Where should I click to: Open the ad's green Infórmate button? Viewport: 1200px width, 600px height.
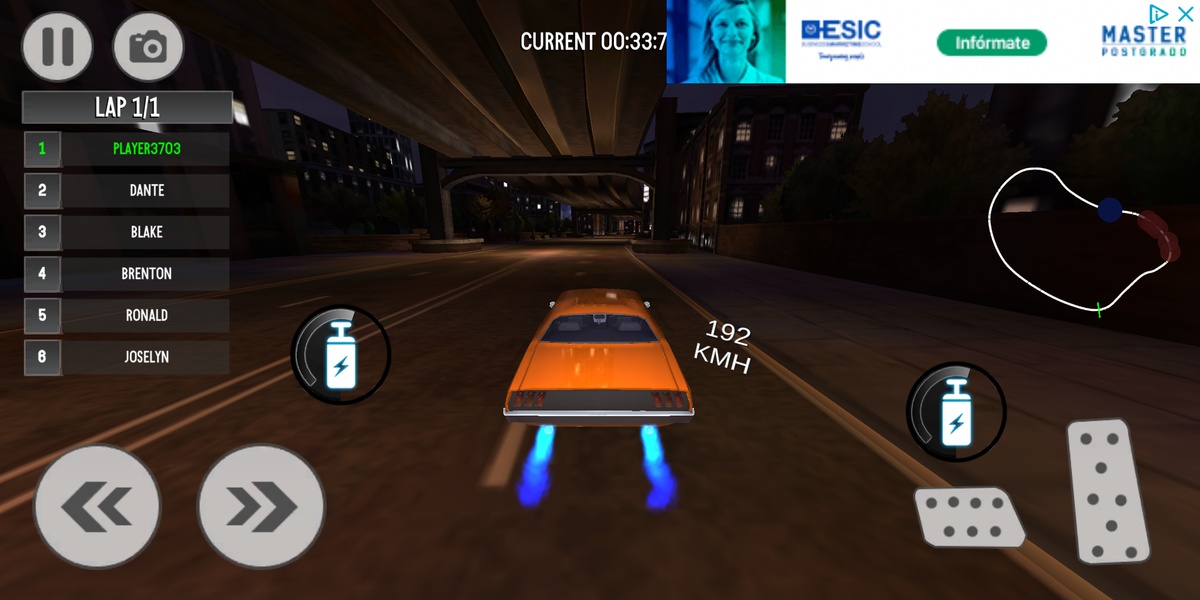coord(991,43)
